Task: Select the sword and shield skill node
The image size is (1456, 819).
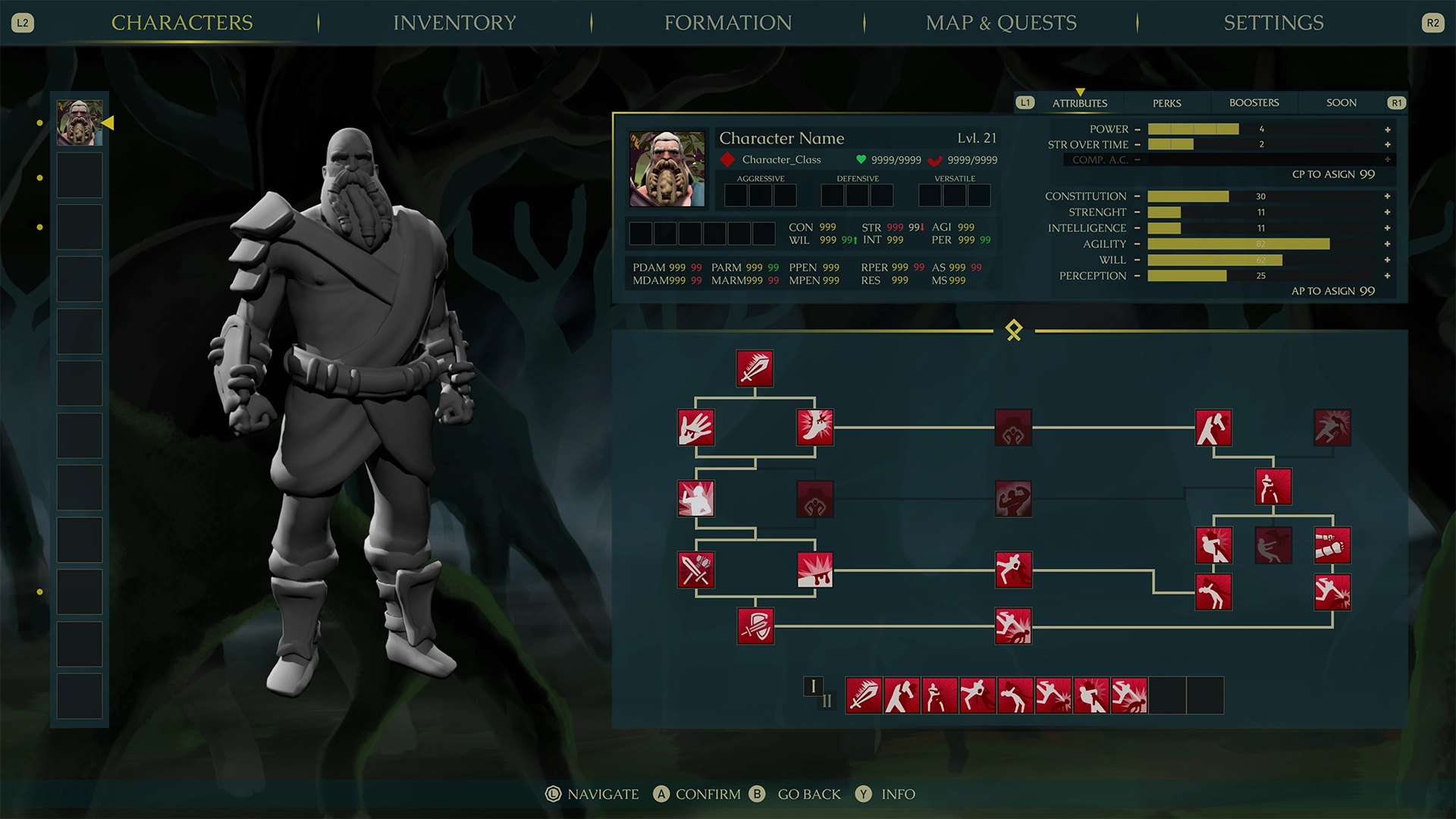Action: pos(755,627)
